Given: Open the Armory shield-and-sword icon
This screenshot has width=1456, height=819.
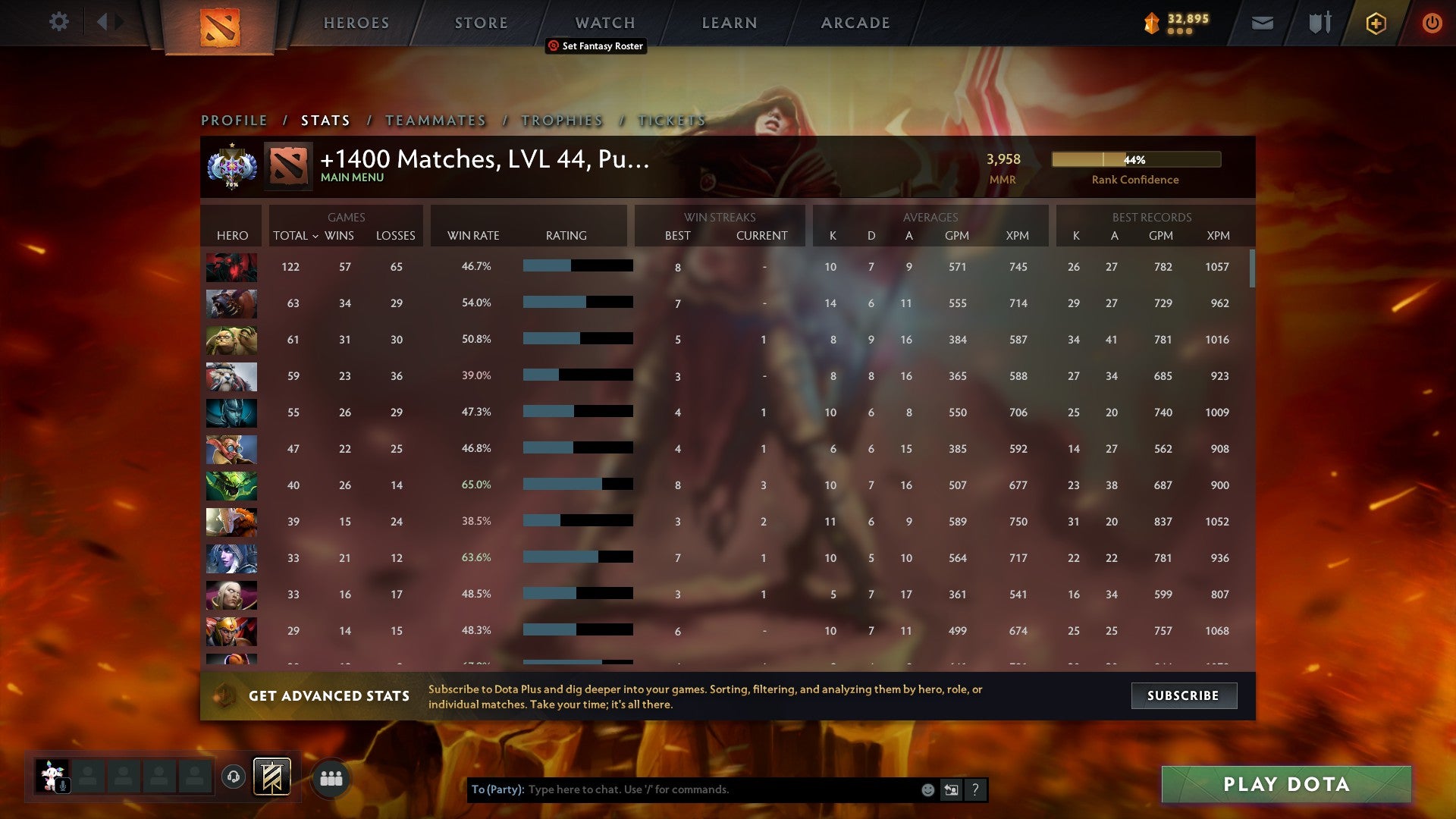Looking at the screenshot, I should coord(1319,23).
